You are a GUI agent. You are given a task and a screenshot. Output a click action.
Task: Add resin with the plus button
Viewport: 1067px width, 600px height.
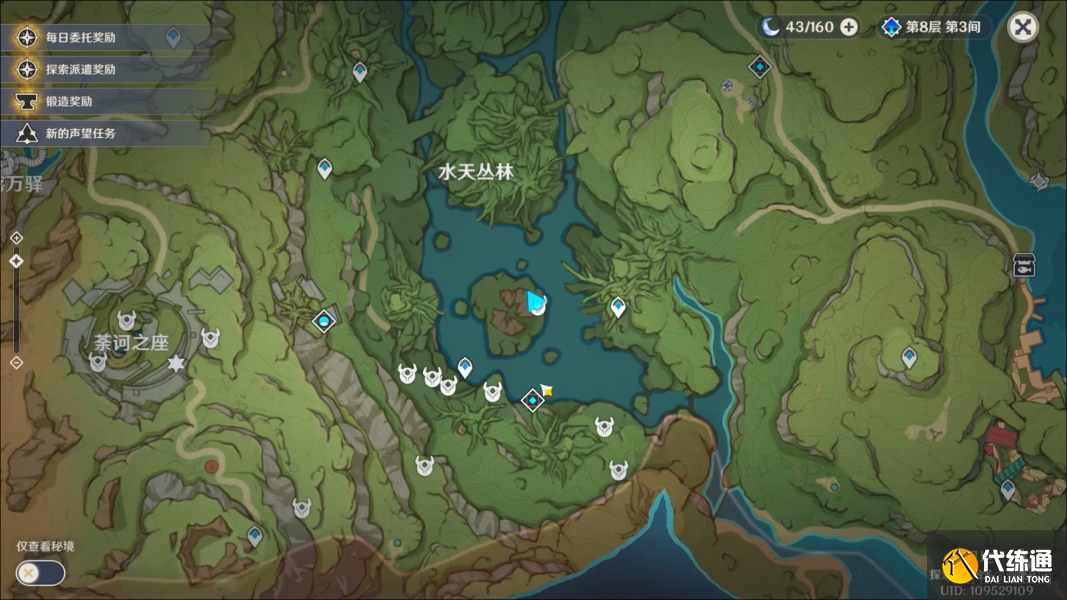click(x=849, y=27)
